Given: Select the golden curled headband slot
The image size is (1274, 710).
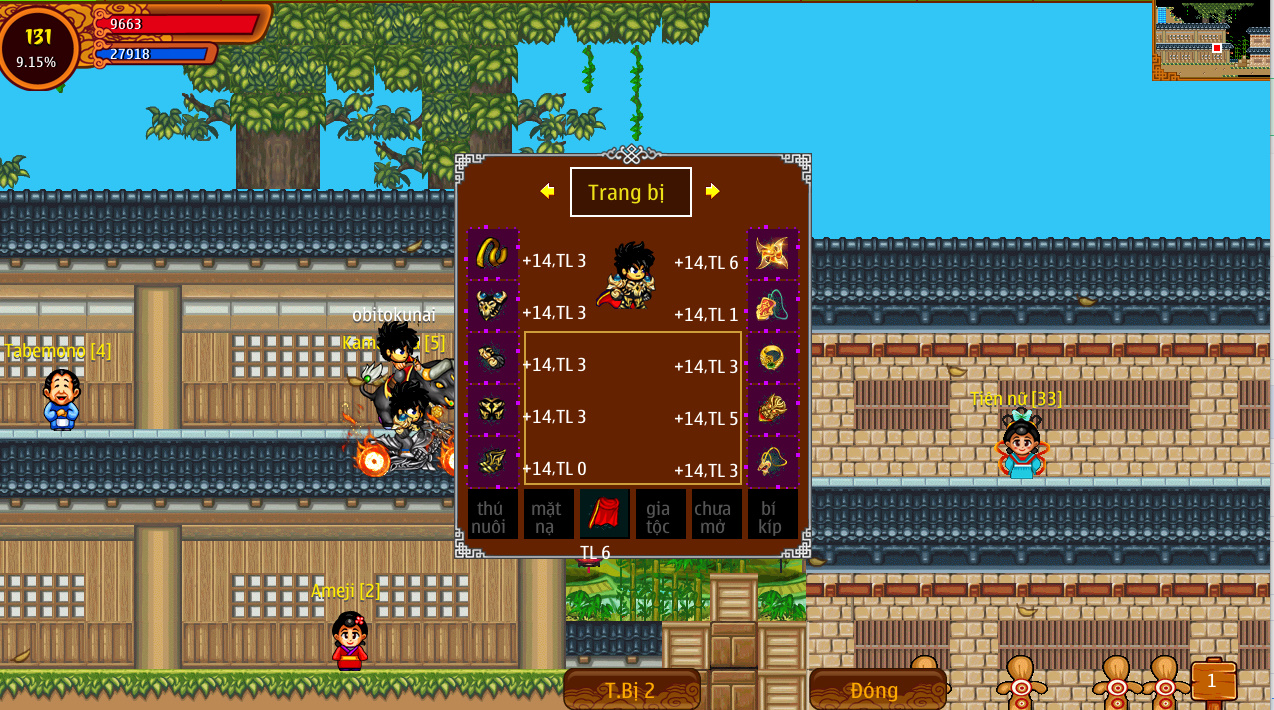Looking at the screenshot, I should pyautogui.click(x=492, y=253).
